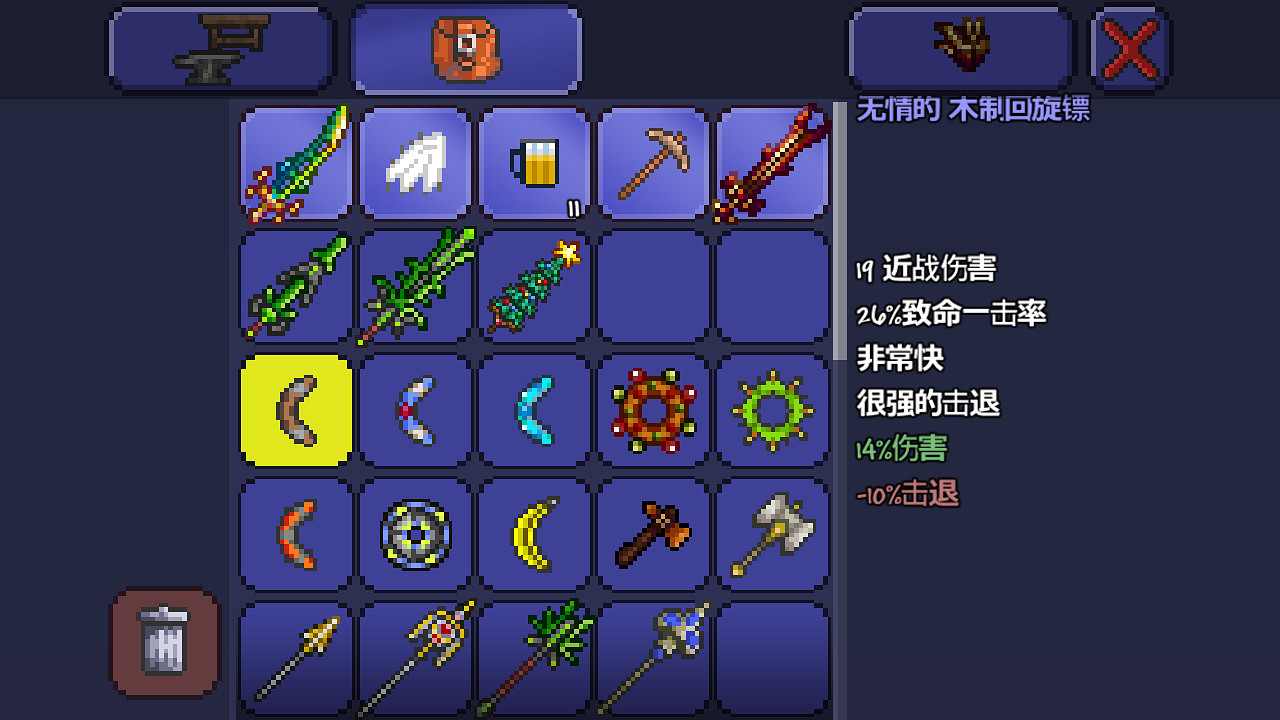The image size is (1280, 720).
Task: Select the silver war axe
Action: [x=772, y=534]
